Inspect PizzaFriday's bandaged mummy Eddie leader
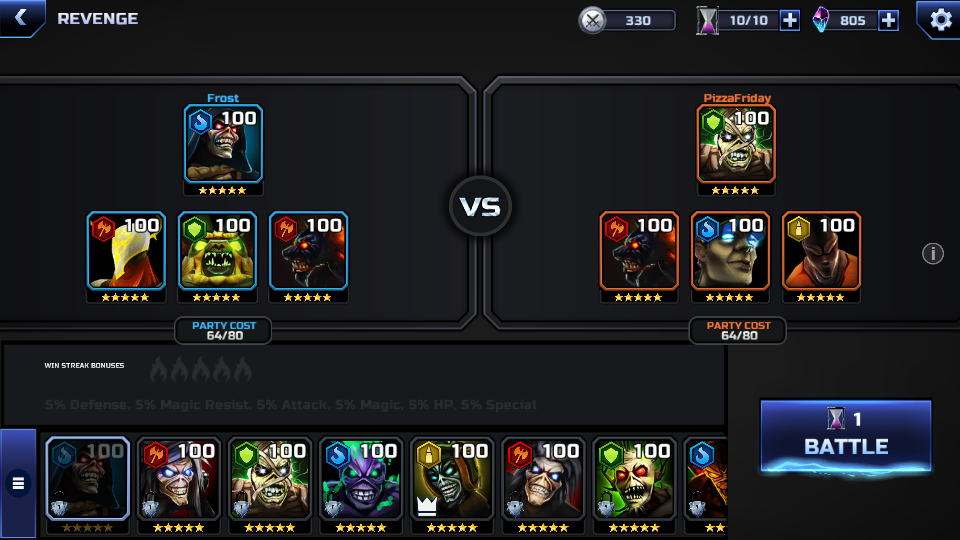The image size is (960, 540). 736,145
